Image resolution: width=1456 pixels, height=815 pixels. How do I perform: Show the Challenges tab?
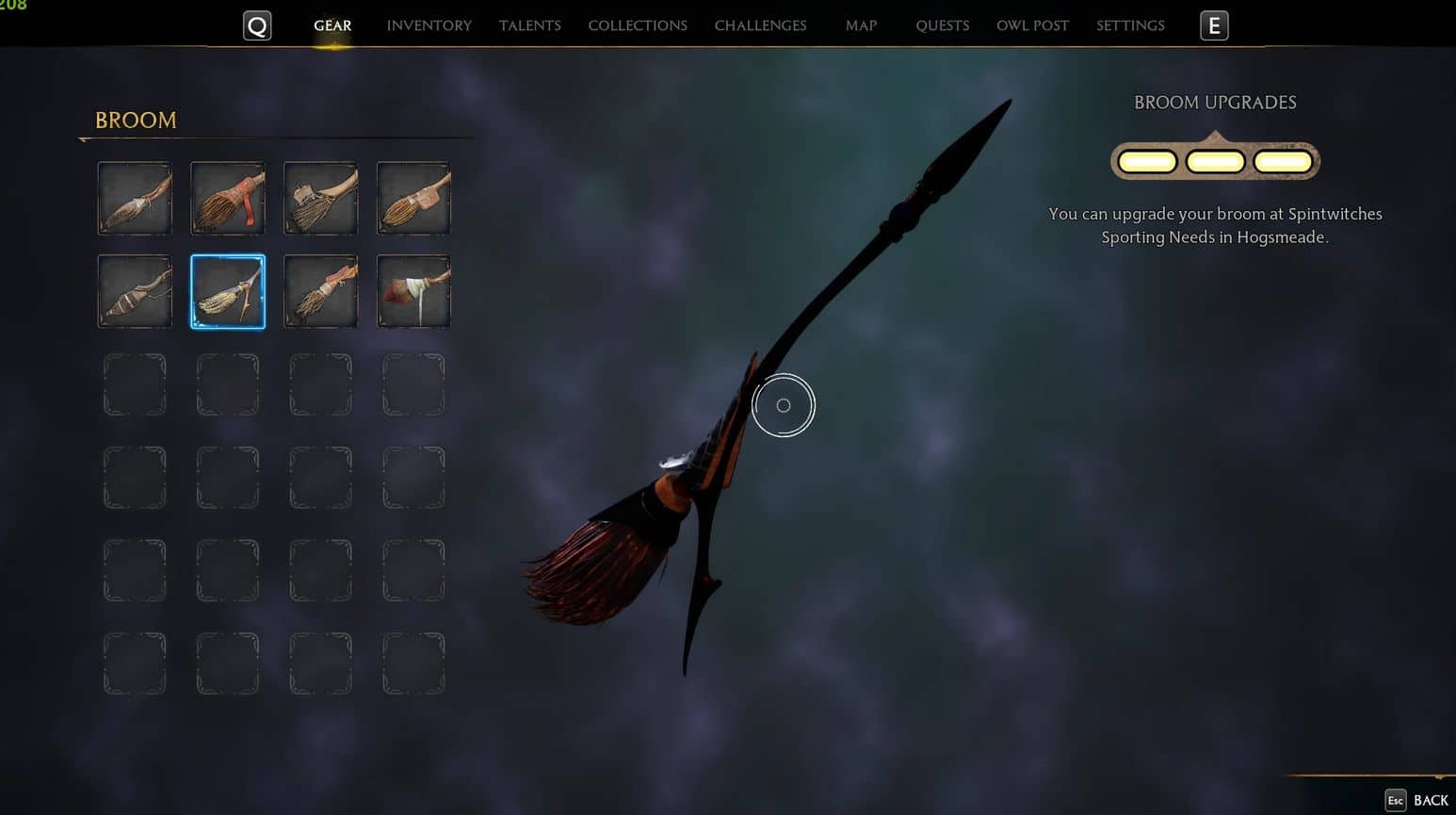pos(760,25)
